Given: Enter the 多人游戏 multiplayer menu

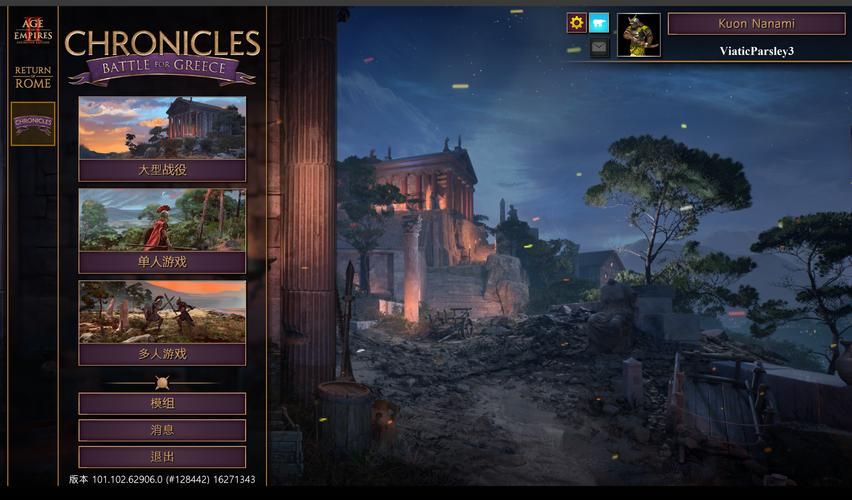Looking at the screenshot, I should (162, 322).
